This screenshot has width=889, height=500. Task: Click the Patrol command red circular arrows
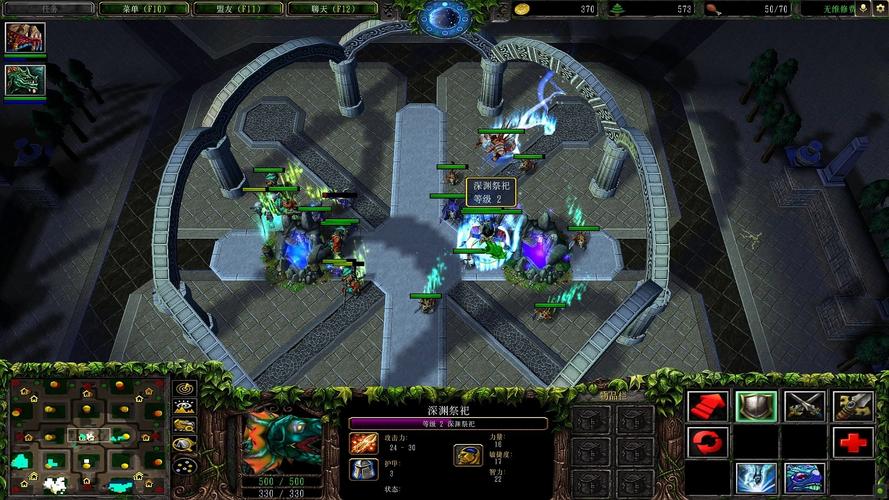click(707, 441)
